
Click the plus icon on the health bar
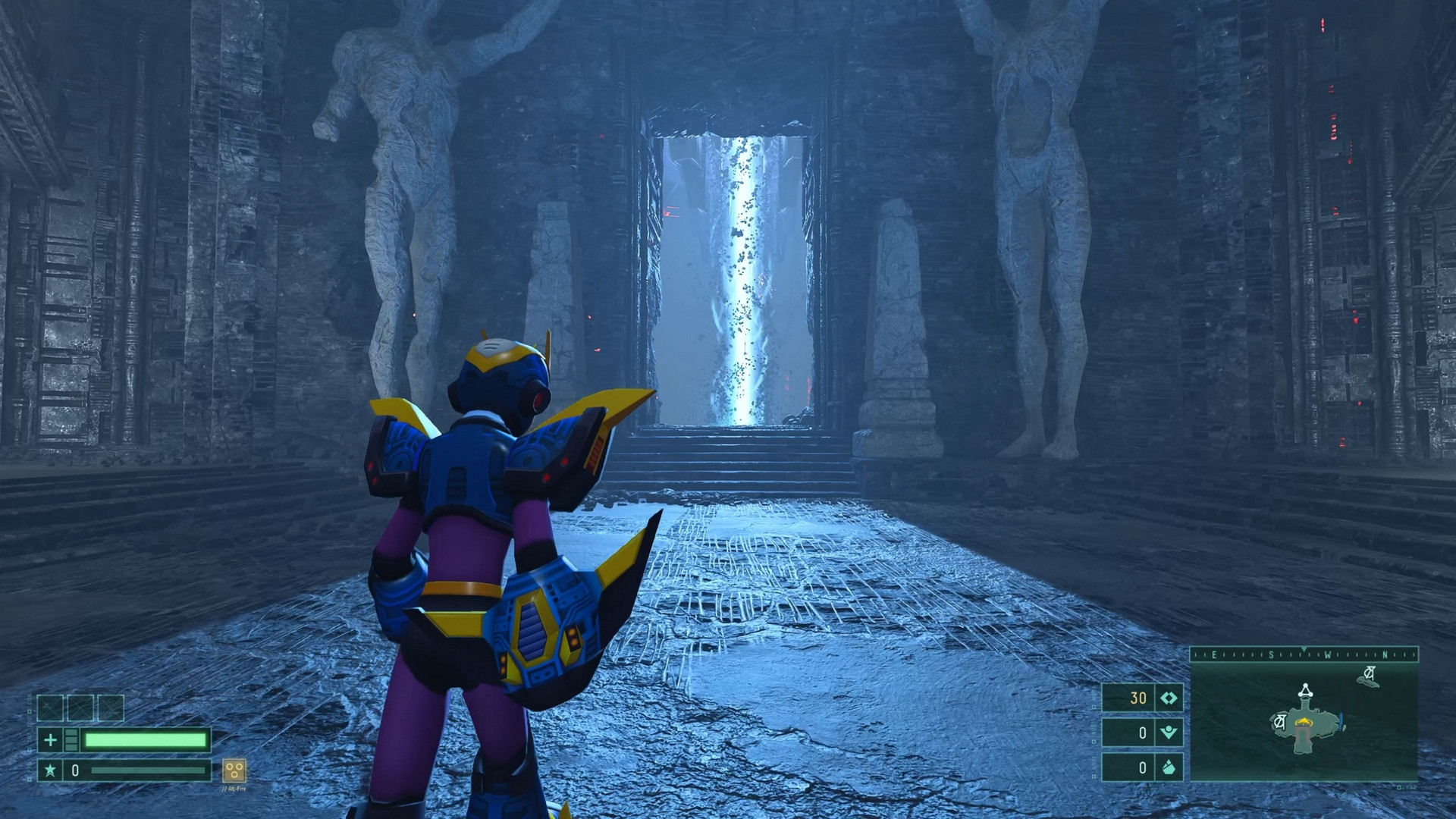pyautogui.click(x=51, y=740)
